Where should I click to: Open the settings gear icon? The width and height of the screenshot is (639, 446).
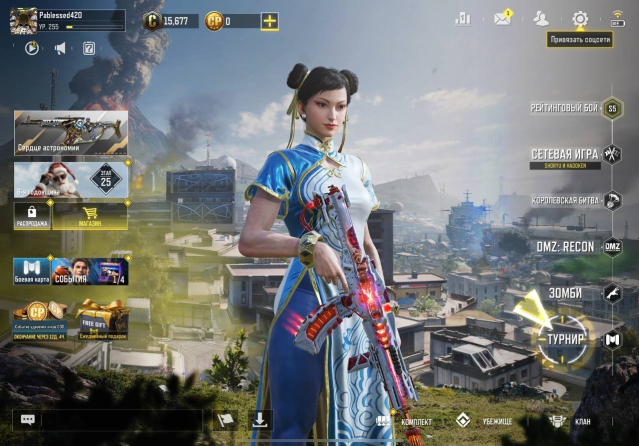coord(580,18)
